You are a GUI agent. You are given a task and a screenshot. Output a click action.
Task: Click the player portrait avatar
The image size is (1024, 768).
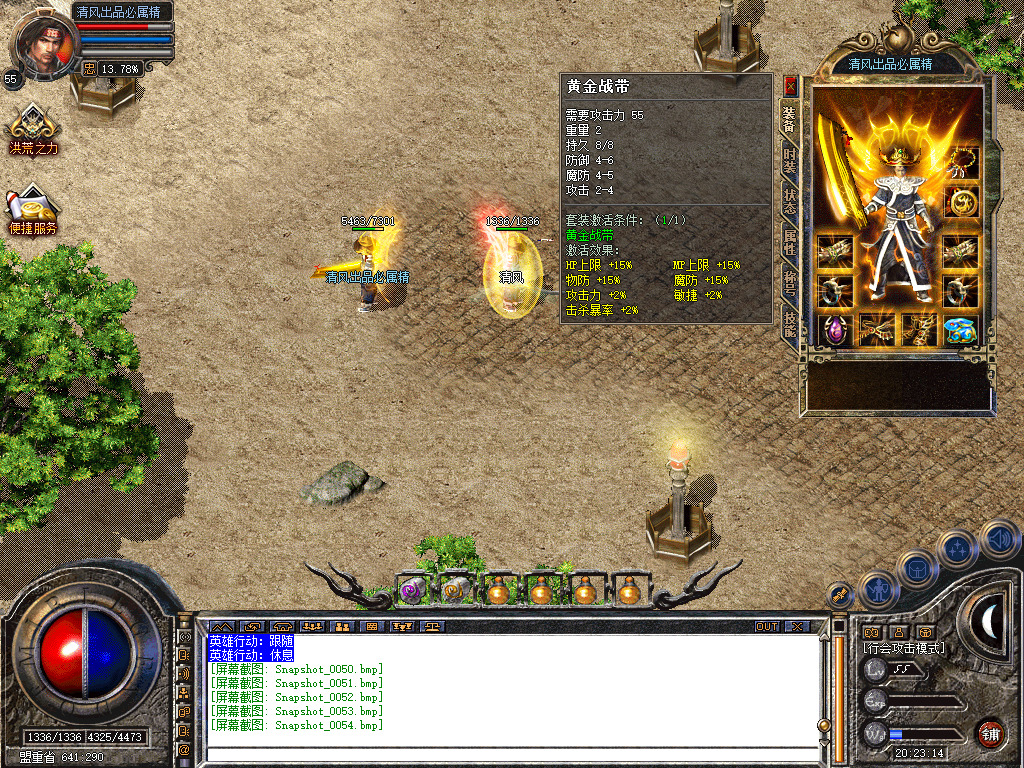[44, 45]
